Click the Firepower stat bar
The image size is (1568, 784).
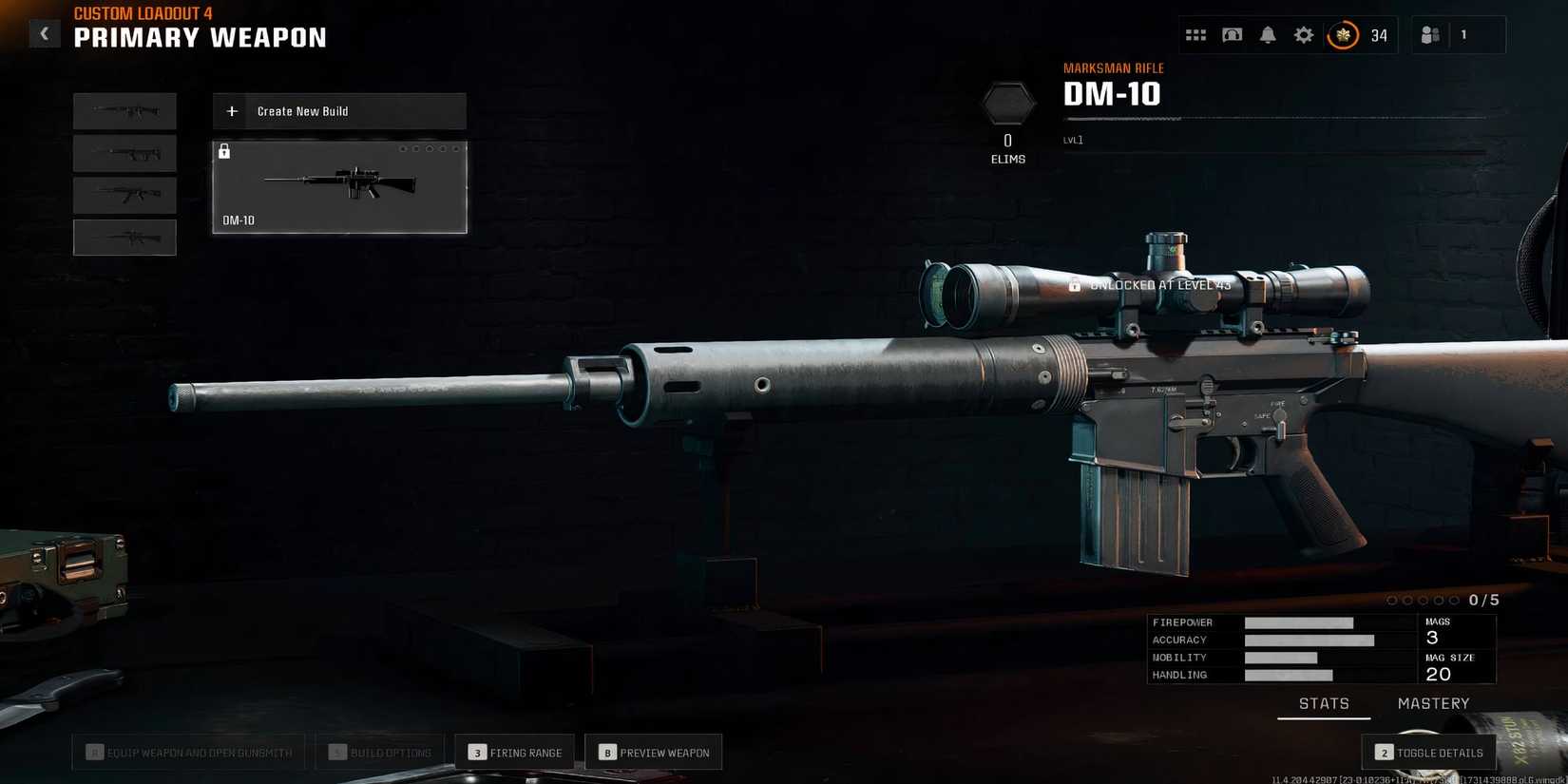1299,622
